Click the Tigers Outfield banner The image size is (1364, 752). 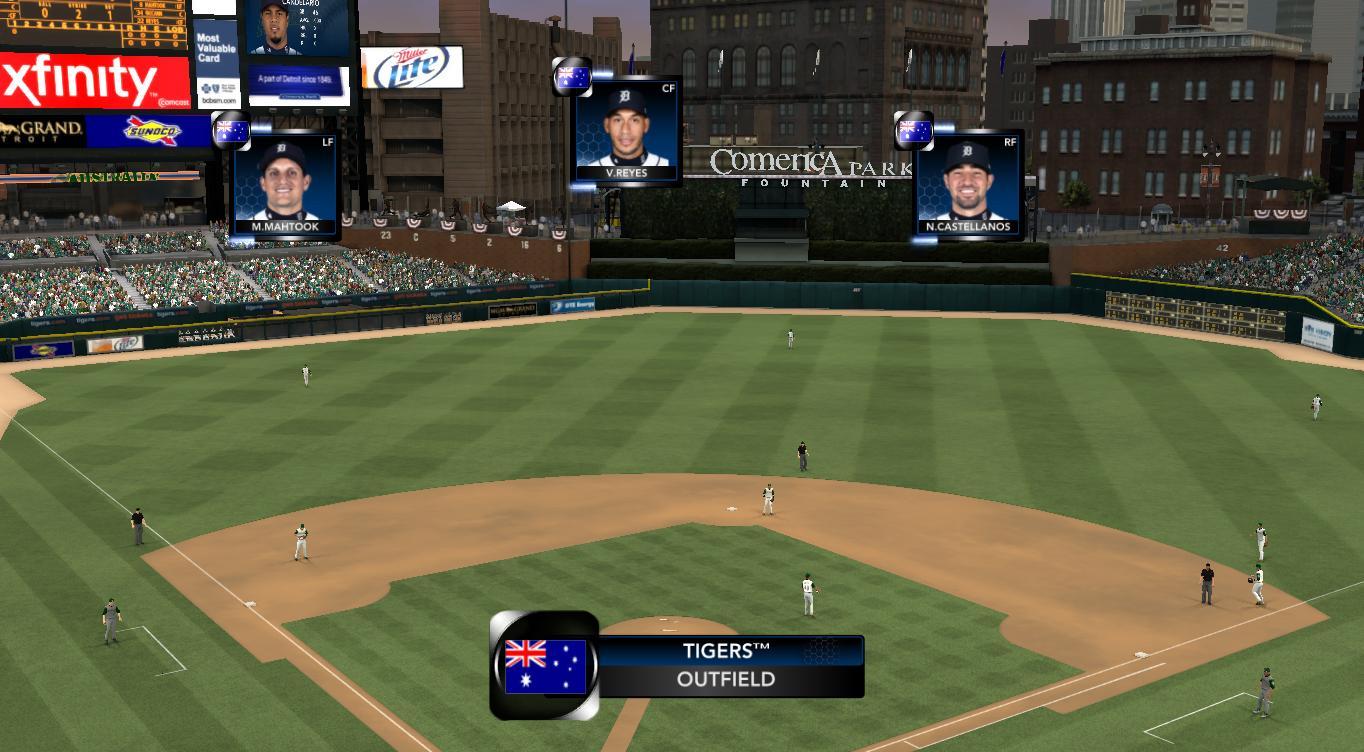pyautogui.click(x=727, y=666)
